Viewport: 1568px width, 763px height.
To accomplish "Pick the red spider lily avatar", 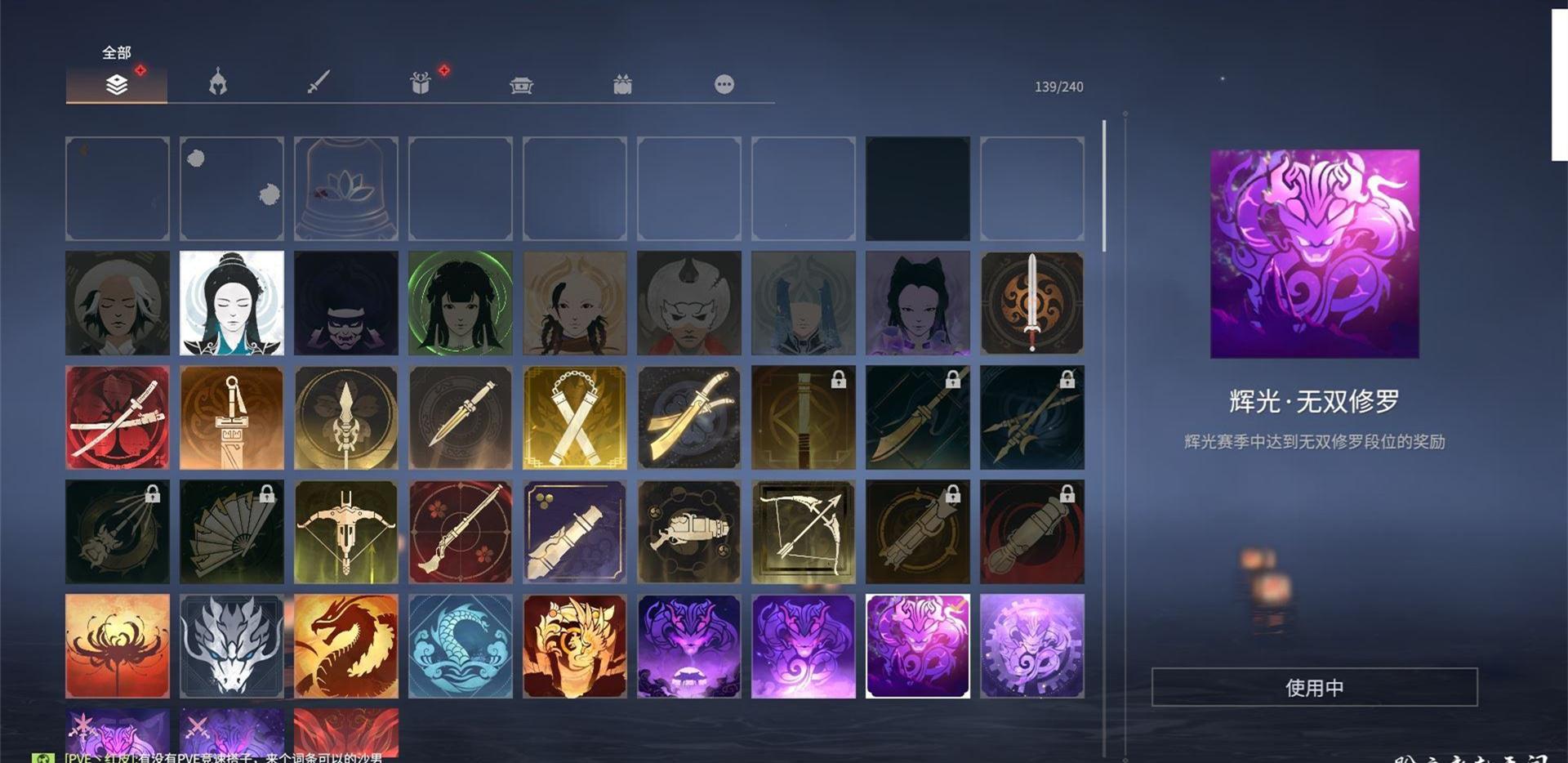I will click(x=118, y=646).
